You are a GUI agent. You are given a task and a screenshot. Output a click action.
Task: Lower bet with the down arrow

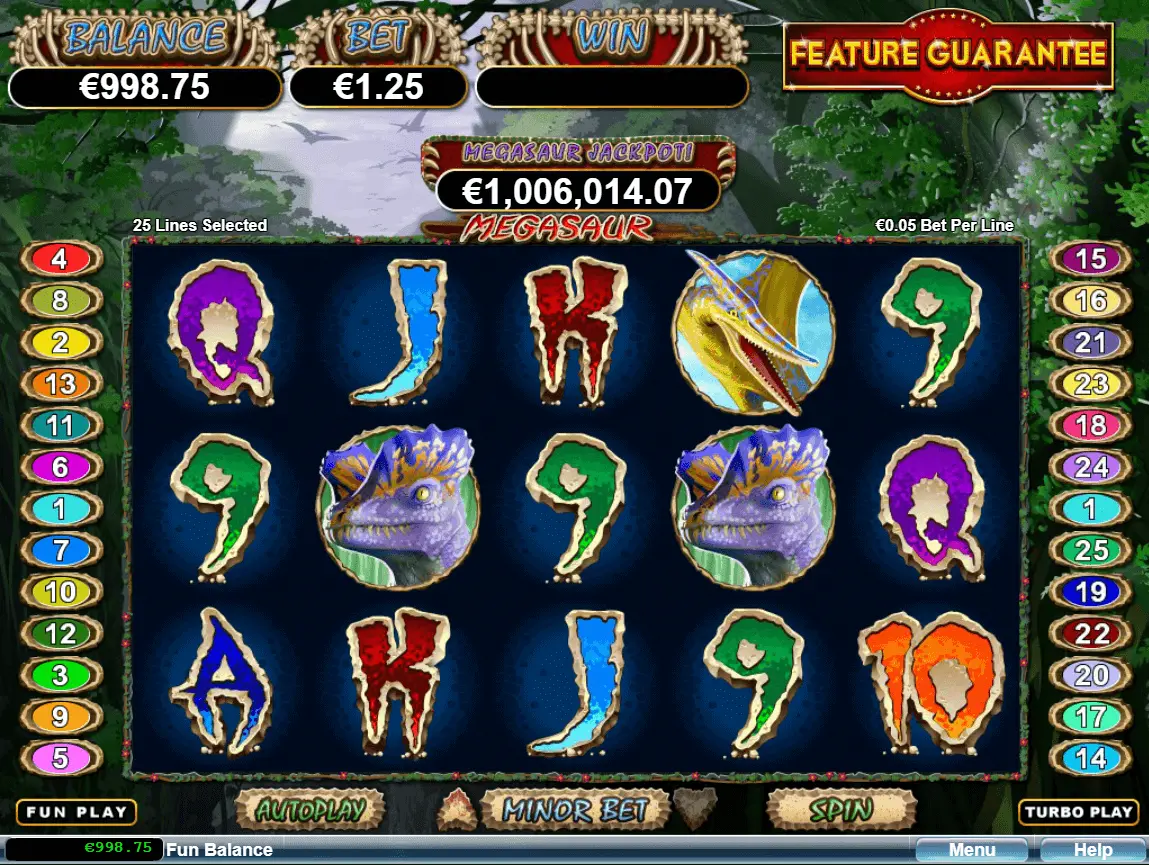693,805
